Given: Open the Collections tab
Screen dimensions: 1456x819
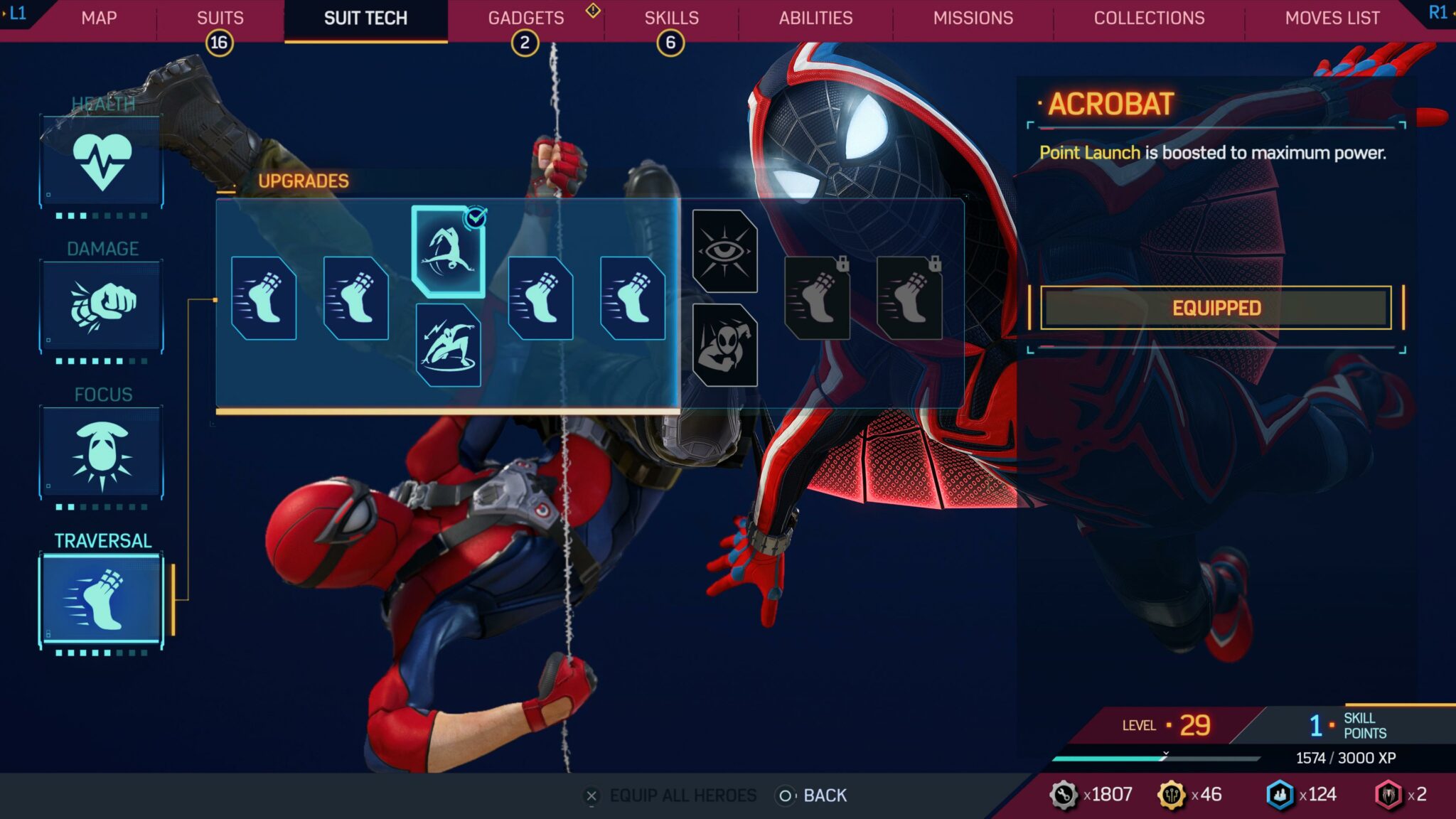Looking at the screenshot, I should 1149,18.
